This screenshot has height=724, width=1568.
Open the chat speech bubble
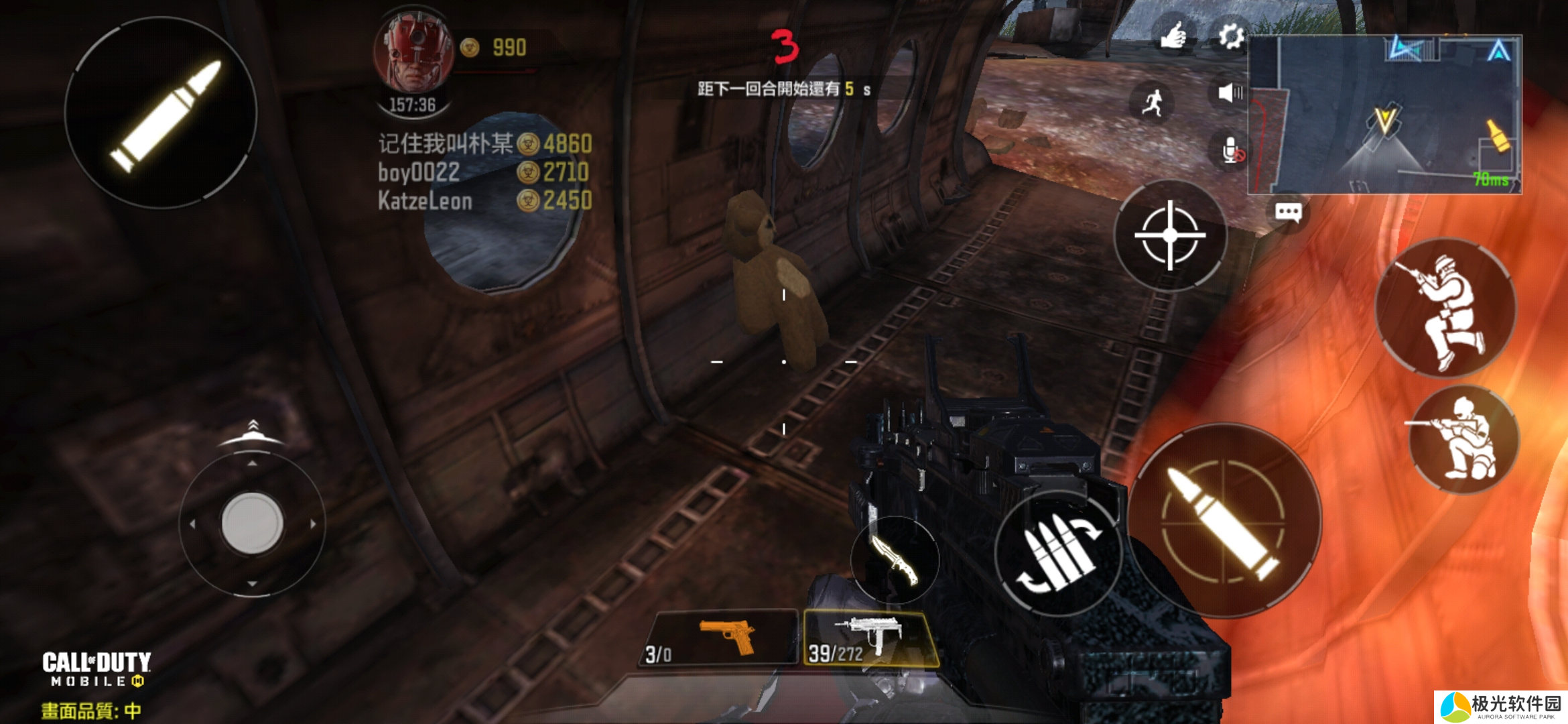tap(1288, 213)
